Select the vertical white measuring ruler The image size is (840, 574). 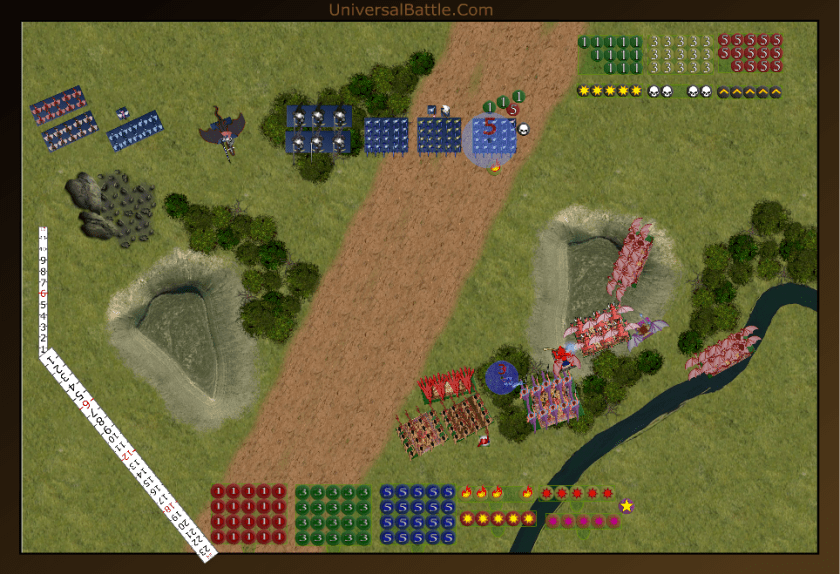(x=44, y=290)
